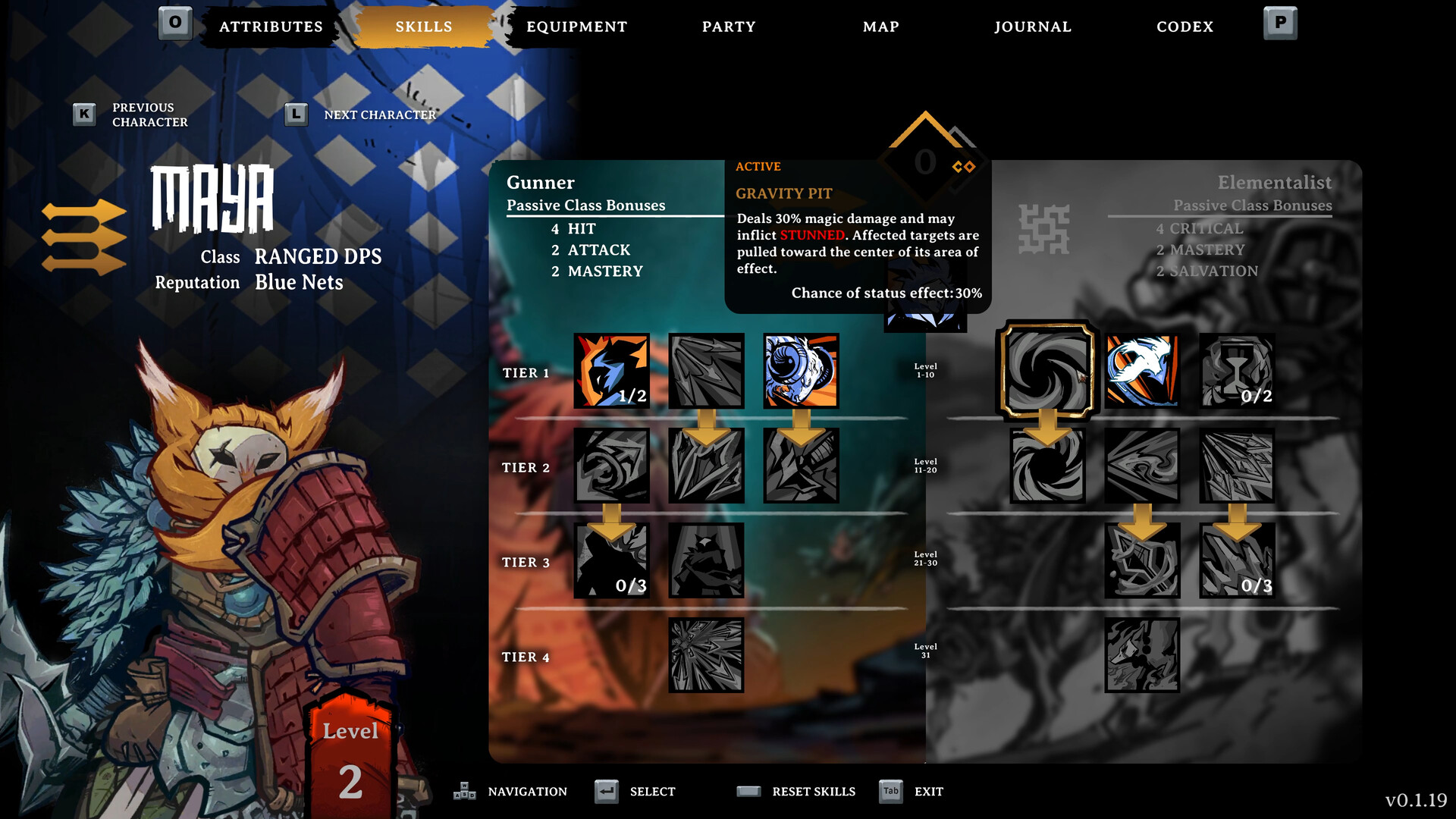Go to the previous character
1456x819 pixels.
[x=149, y=115]
